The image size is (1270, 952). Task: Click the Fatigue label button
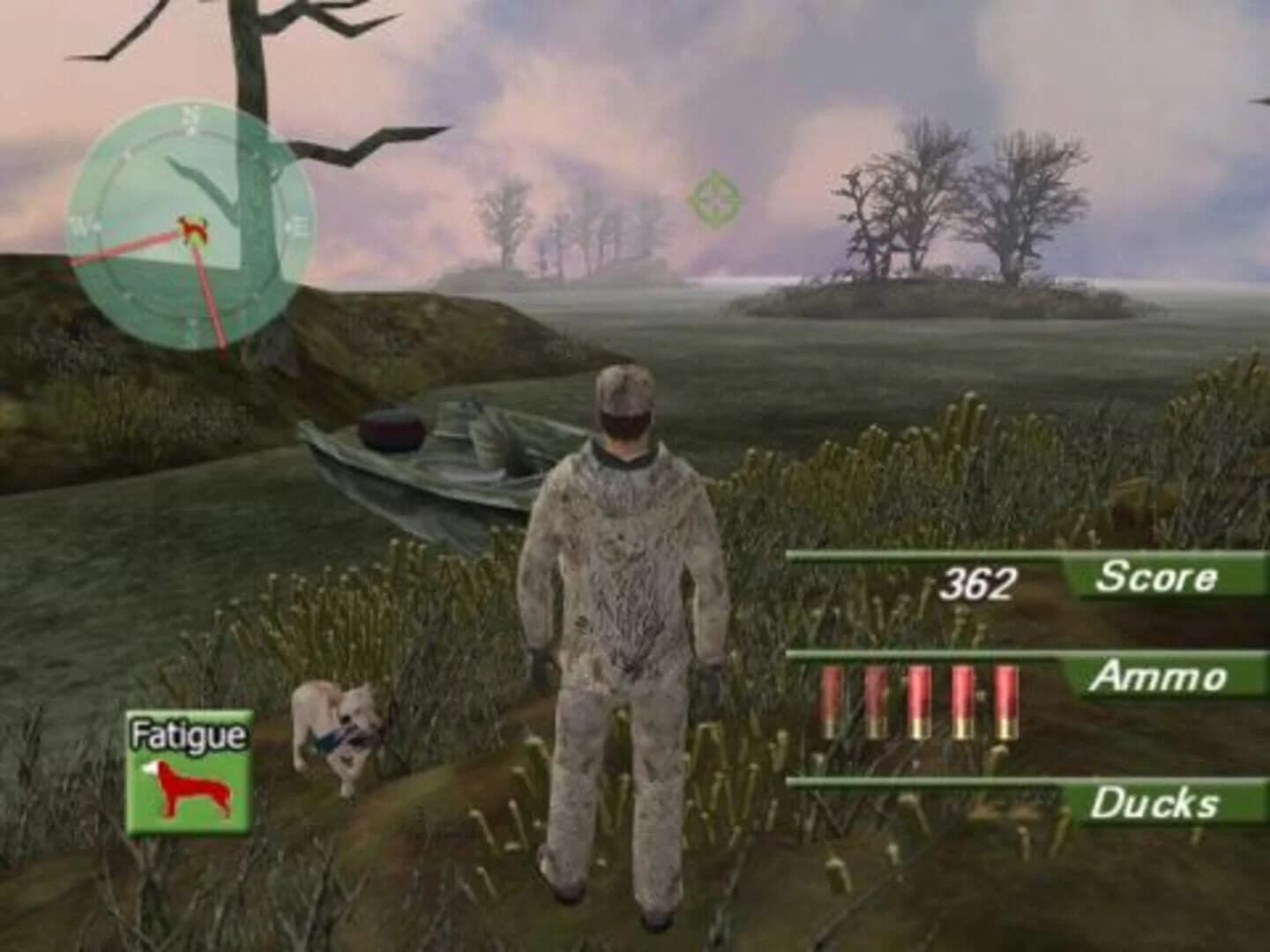point(190,735)
